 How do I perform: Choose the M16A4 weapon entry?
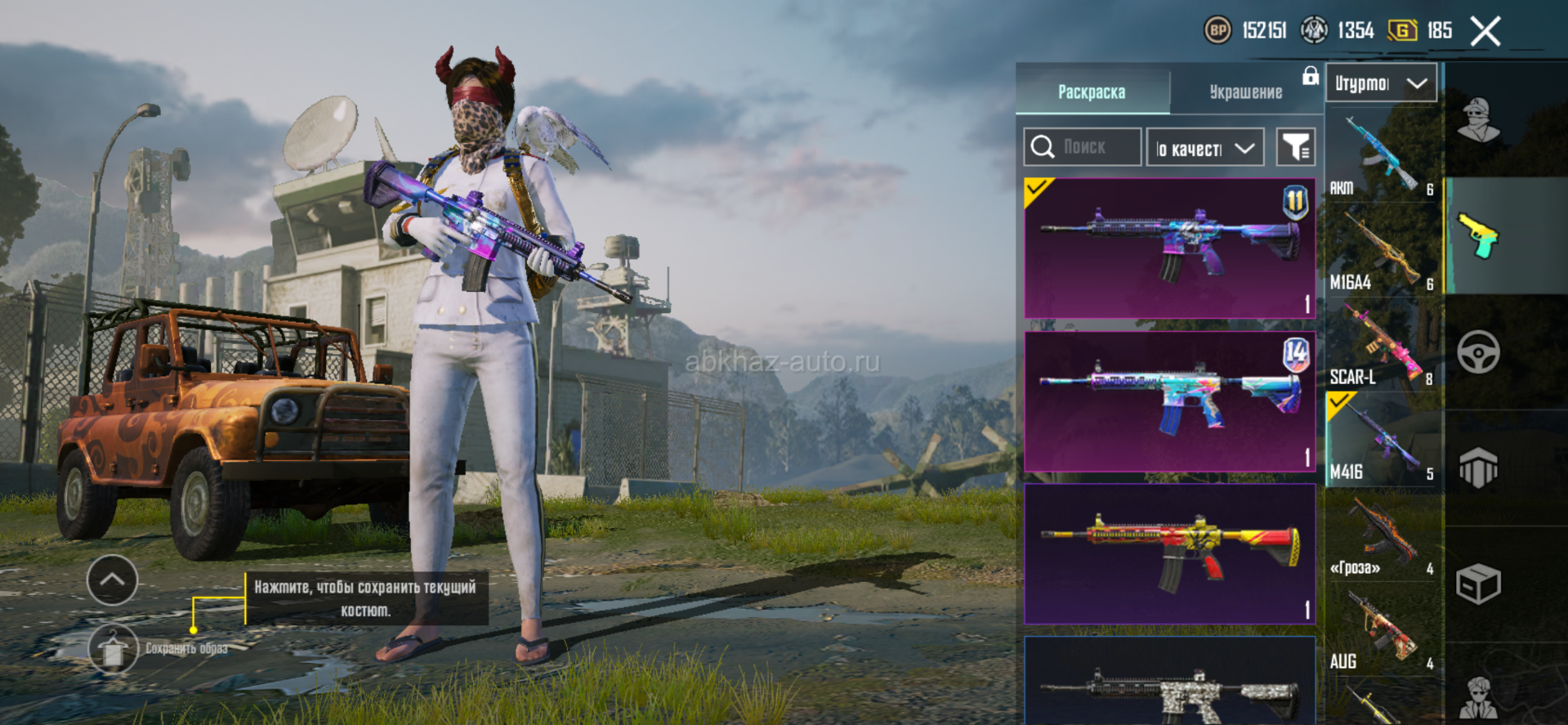pyautogui.click(x=1383, y=252)
